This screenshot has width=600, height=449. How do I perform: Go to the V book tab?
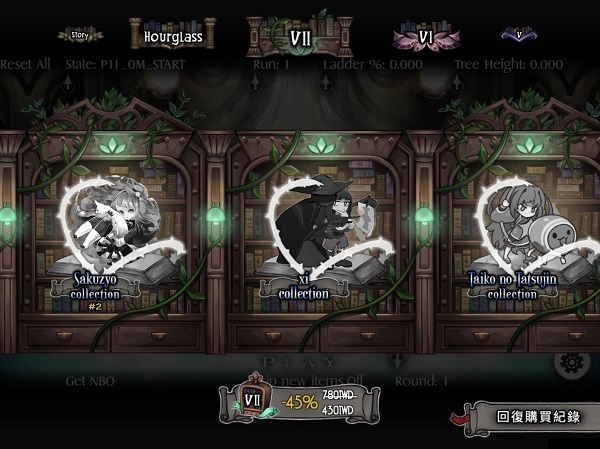pos(518,35)
